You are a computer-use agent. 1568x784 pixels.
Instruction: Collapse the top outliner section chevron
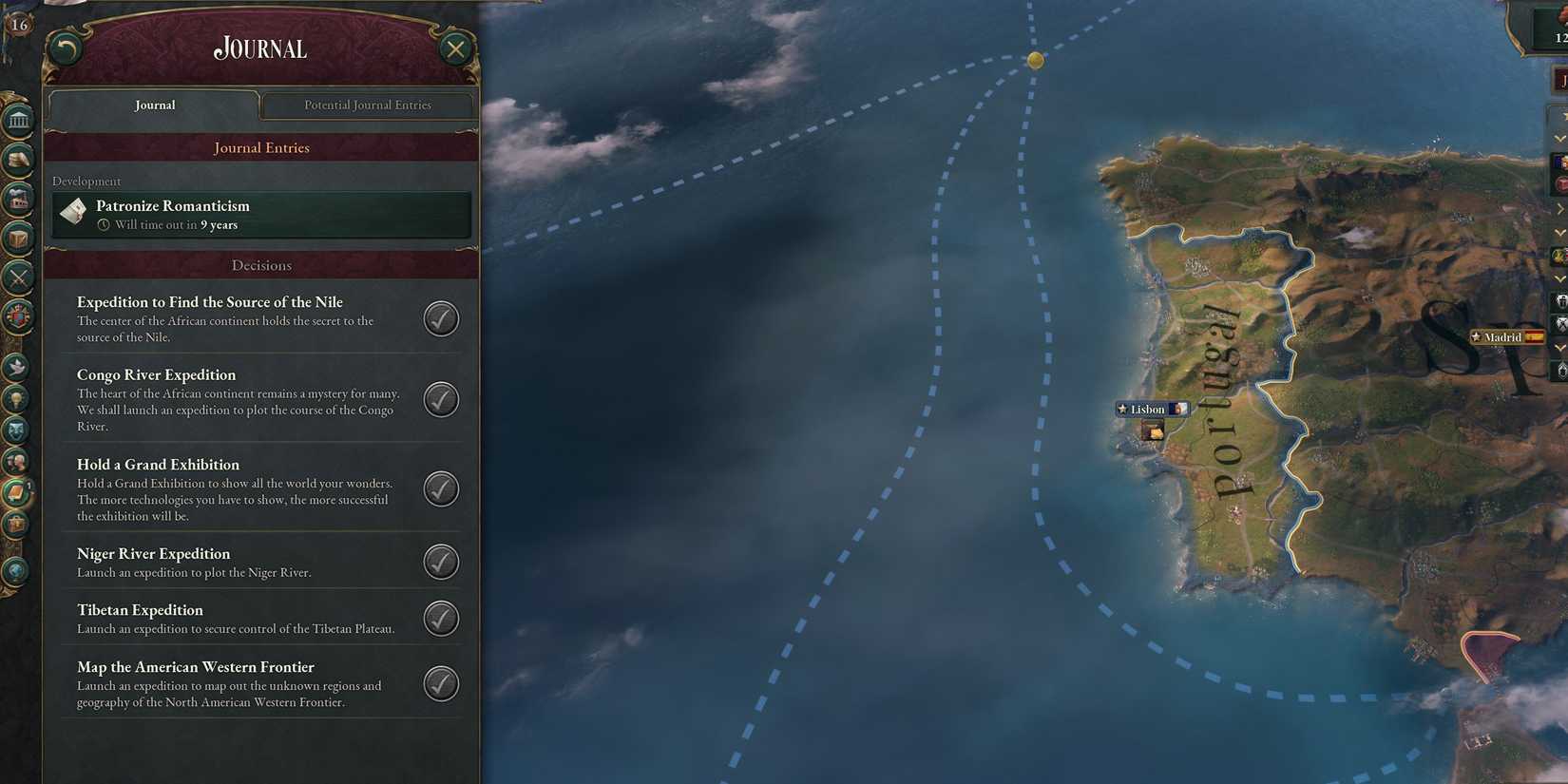[1559, 137]
